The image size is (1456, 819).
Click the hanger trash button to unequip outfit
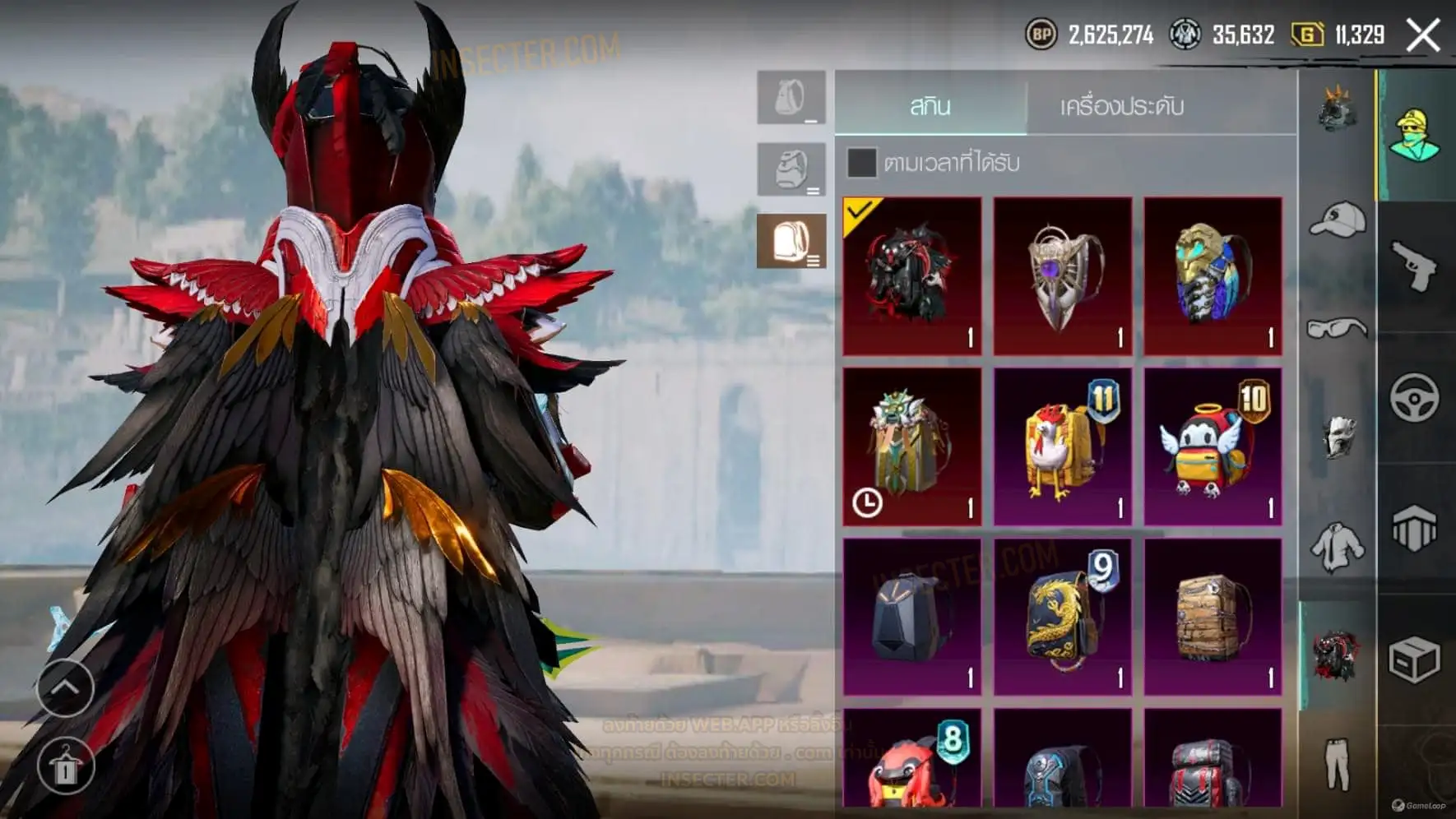pos(65,766)
